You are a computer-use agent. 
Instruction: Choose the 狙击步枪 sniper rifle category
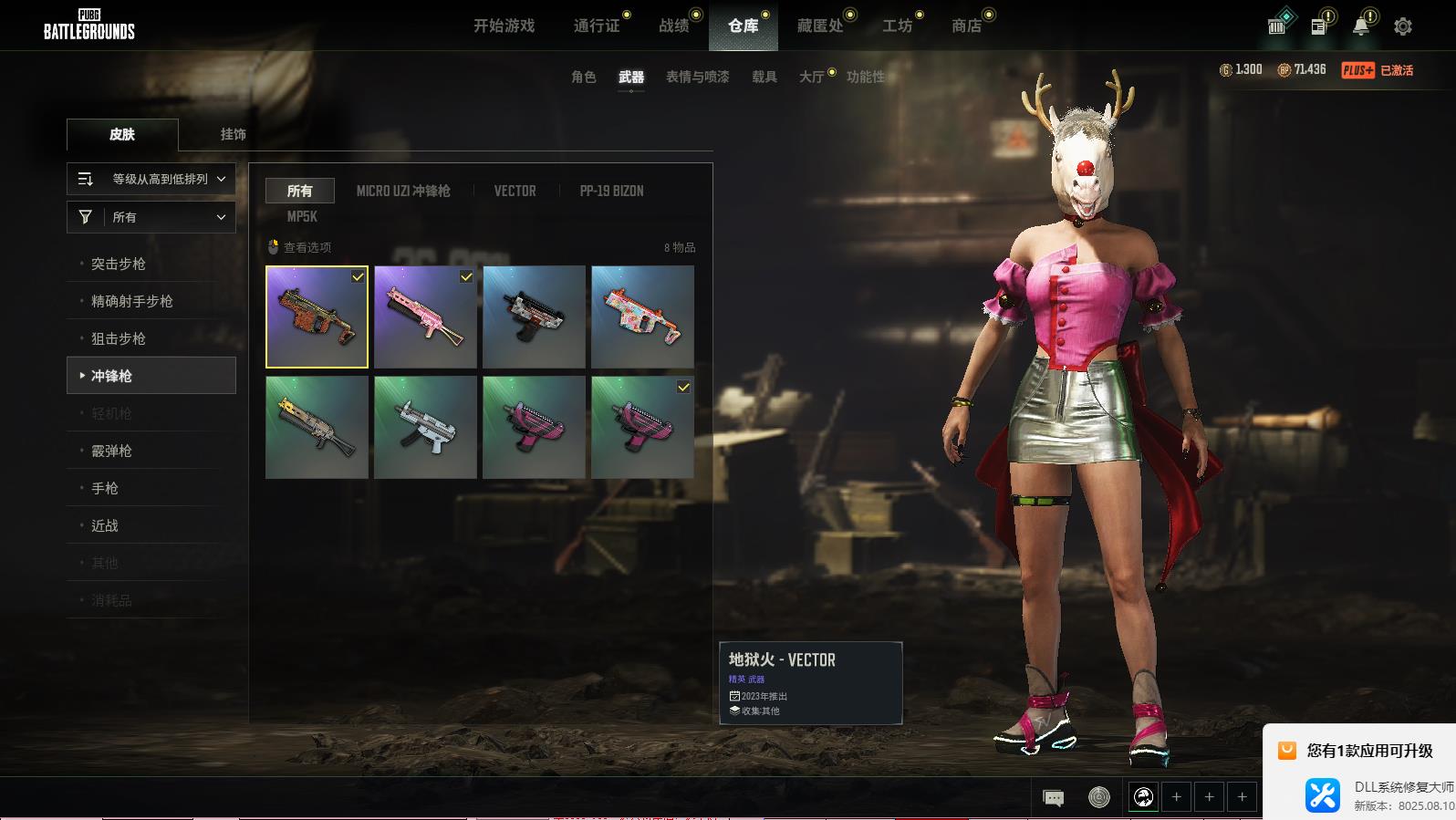119,338
